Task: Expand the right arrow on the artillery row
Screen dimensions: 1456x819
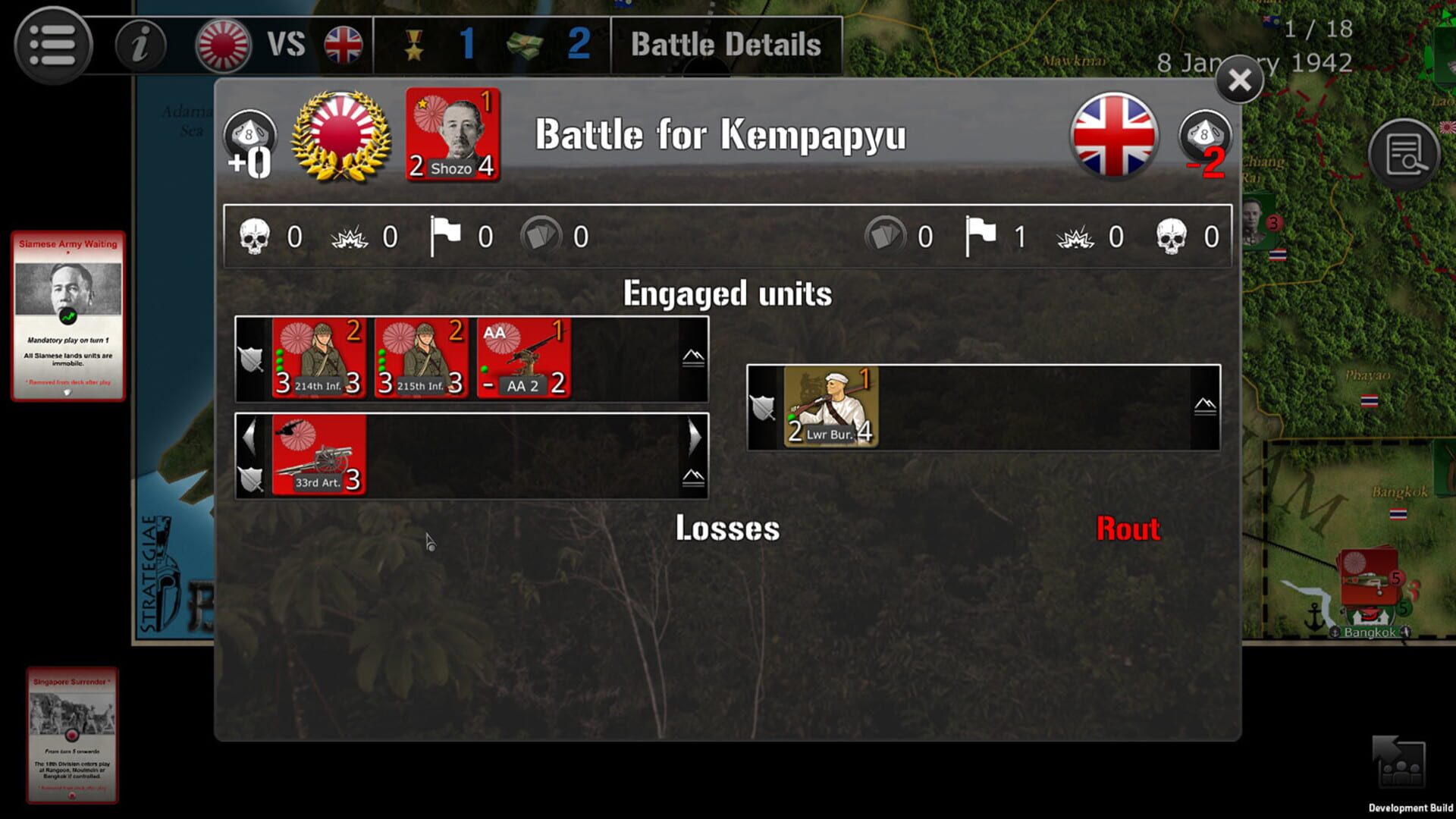Action: pyautogui.click(x=696, y=436)
